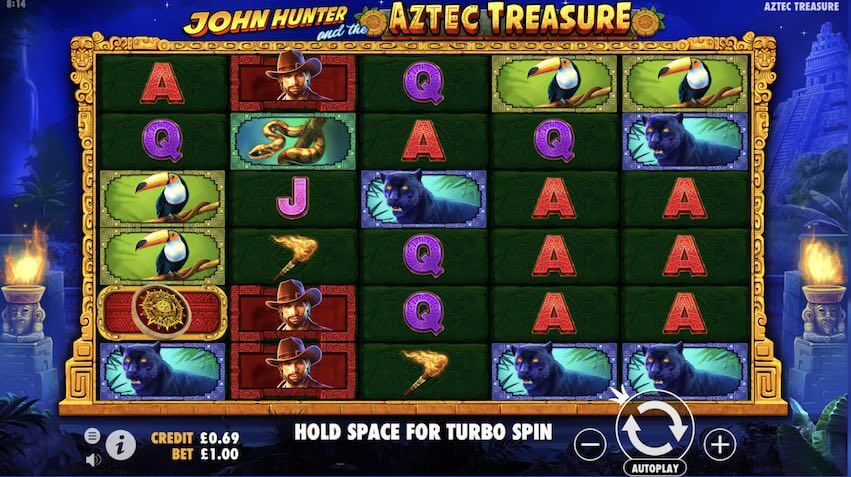Open the game info paytable

(120, 443)
